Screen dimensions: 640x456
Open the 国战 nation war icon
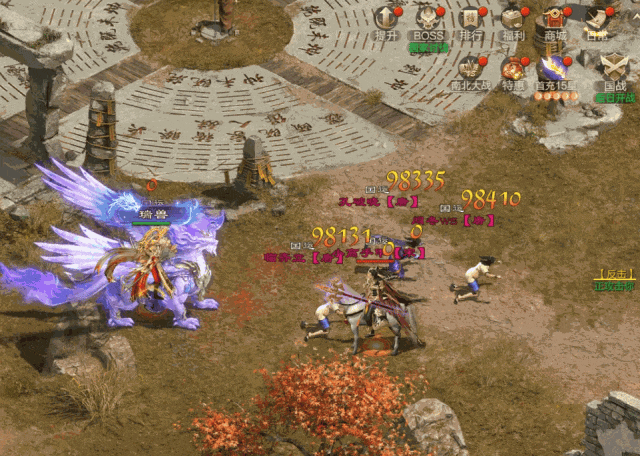coord(614,69)
